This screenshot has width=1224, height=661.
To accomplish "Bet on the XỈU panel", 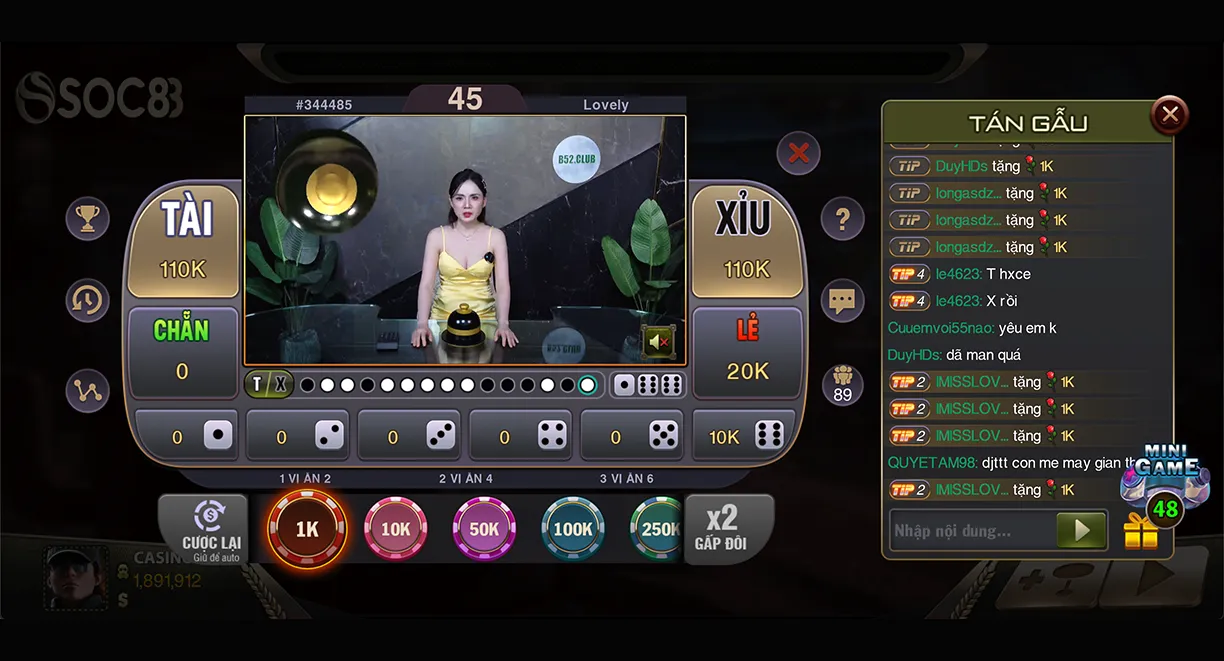I will pos(746,240).
